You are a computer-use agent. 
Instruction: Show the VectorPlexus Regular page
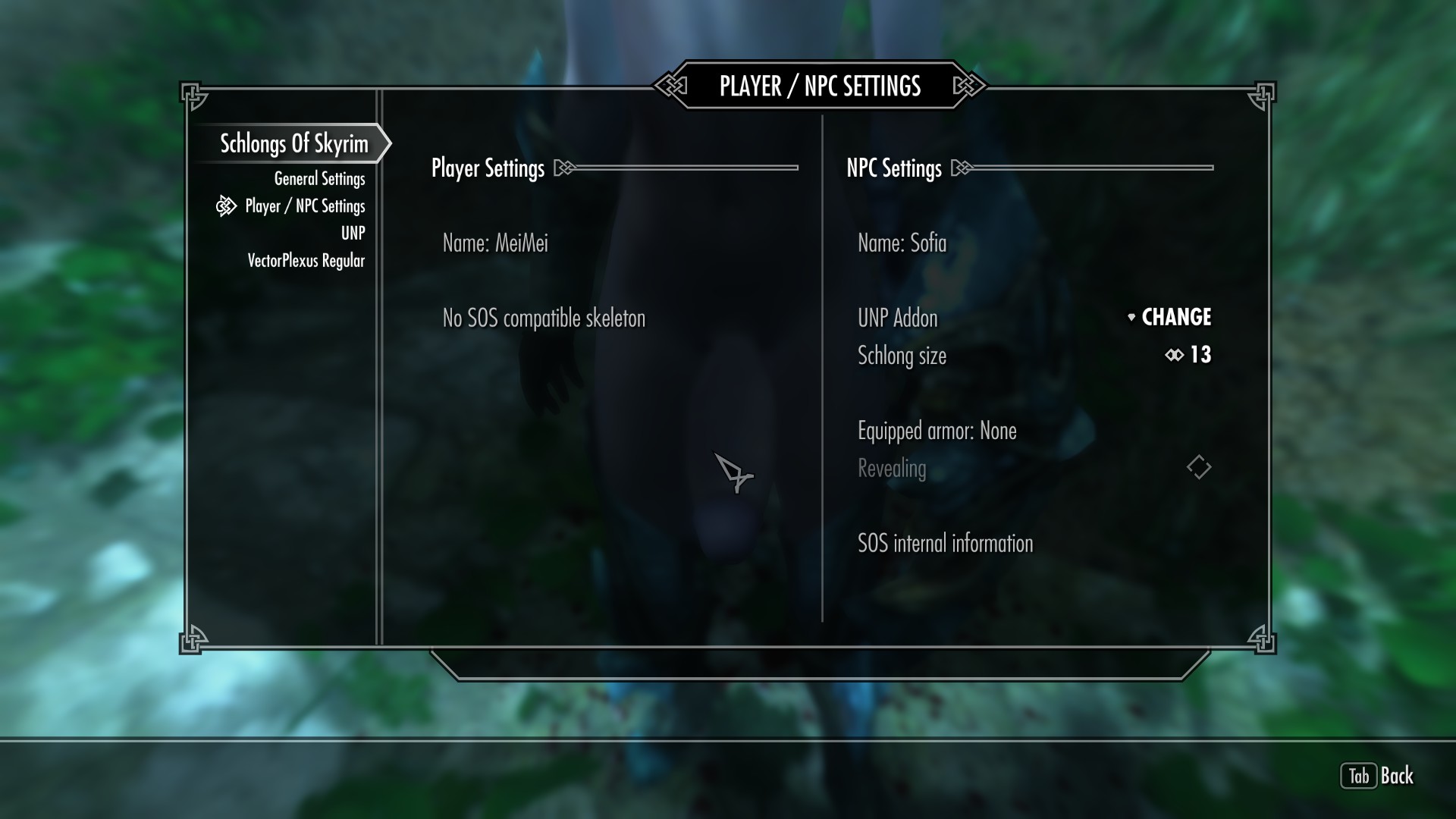tap(306, 261)
